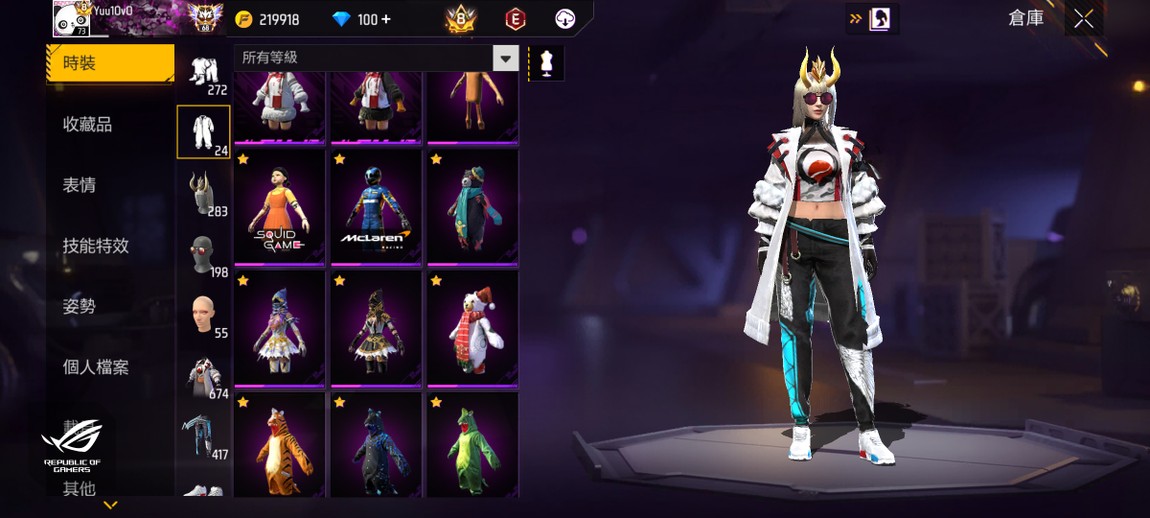Screen dimensions: 1150x518
Task: Close the vault screen
Action: (1084, 19)
